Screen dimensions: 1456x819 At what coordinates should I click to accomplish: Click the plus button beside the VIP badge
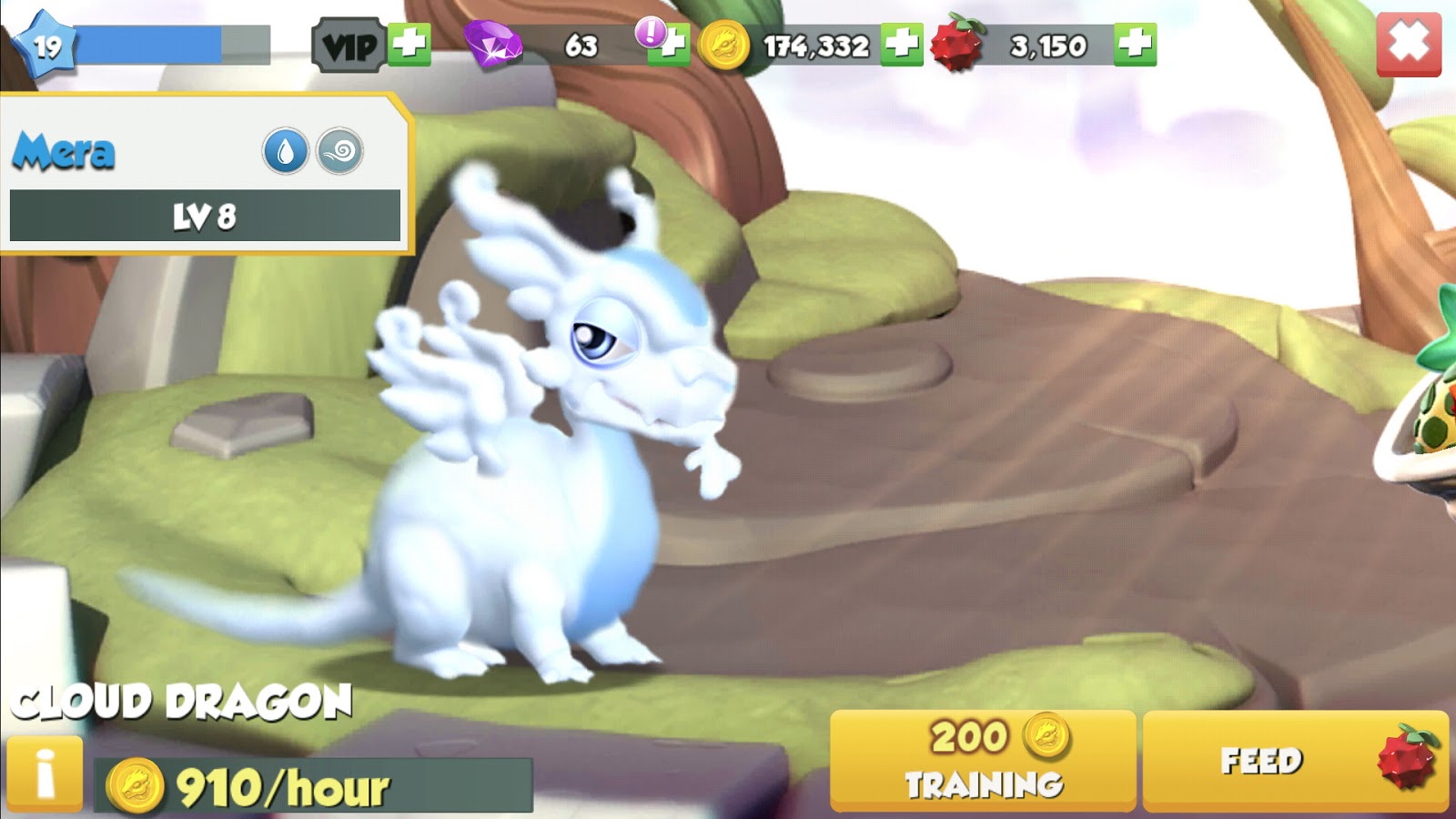[409, 43]
